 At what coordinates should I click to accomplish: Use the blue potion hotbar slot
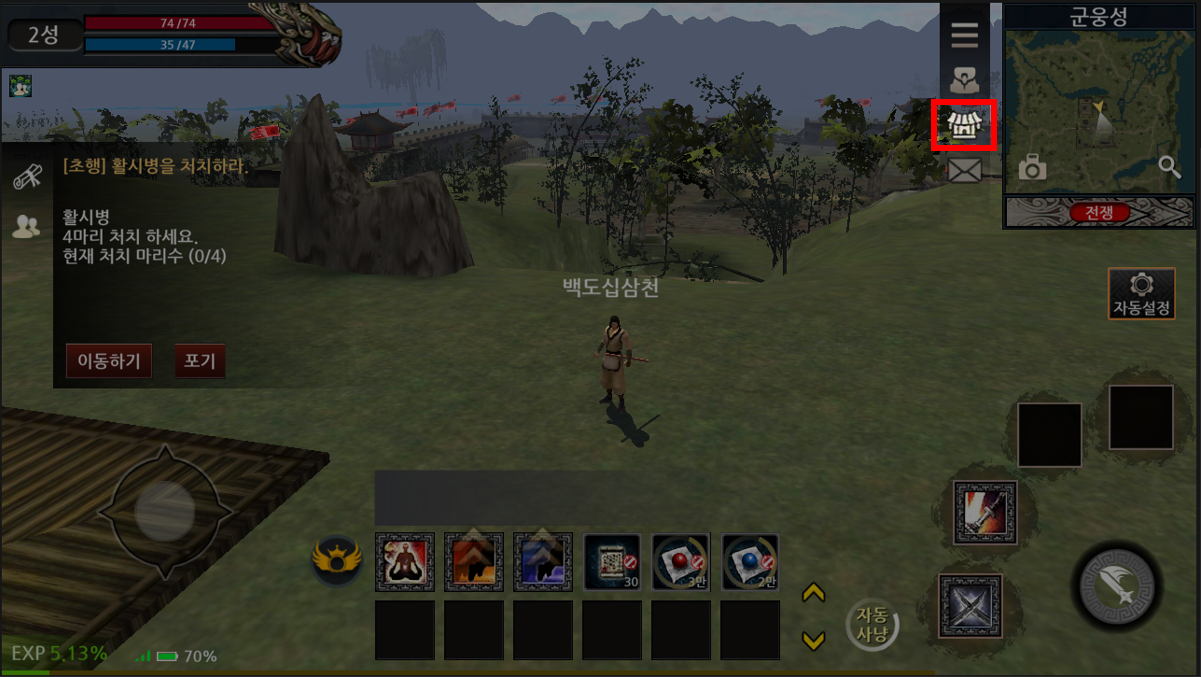[750, 562]
